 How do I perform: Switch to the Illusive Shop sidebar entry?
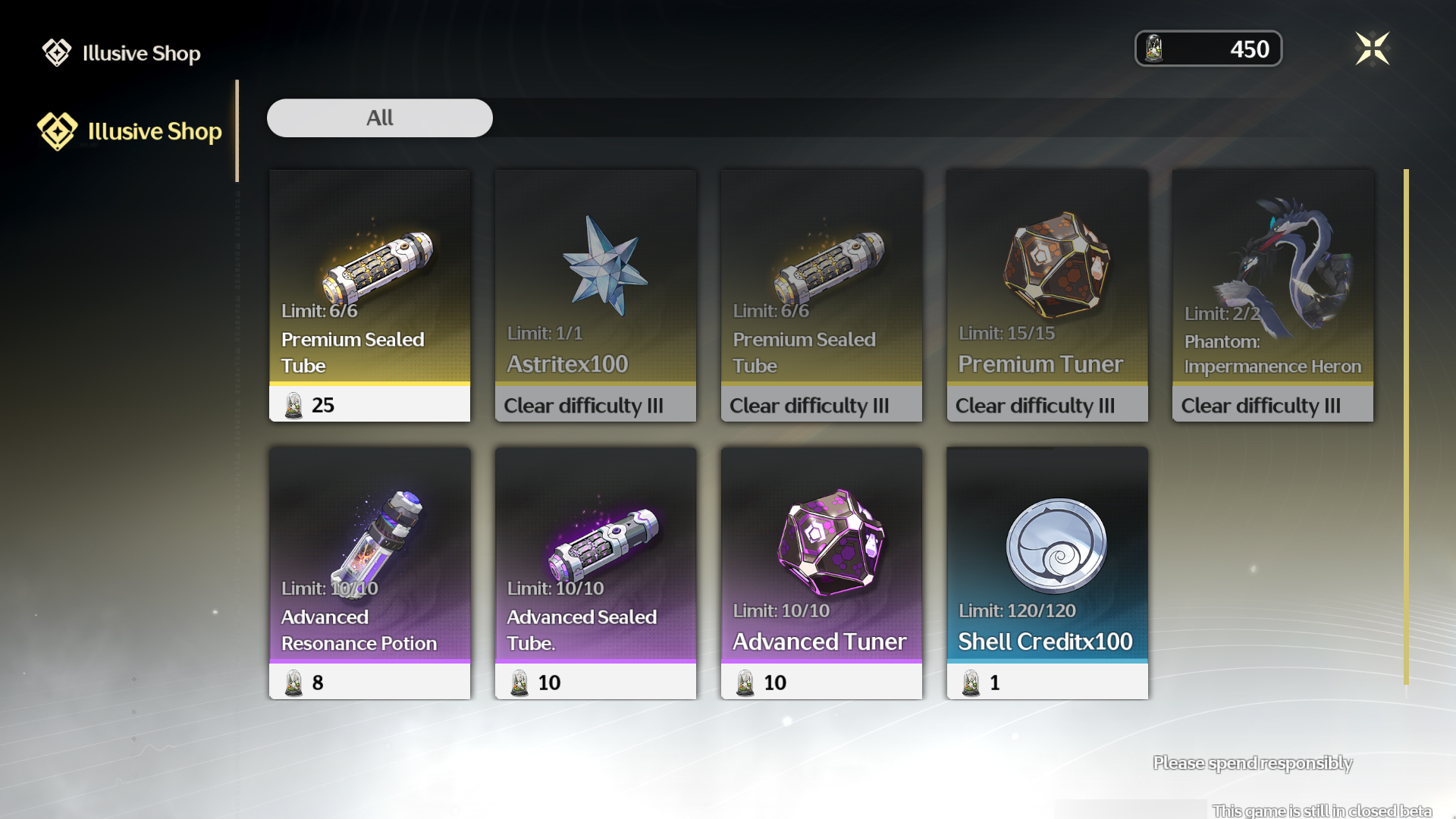pos(154,130)
